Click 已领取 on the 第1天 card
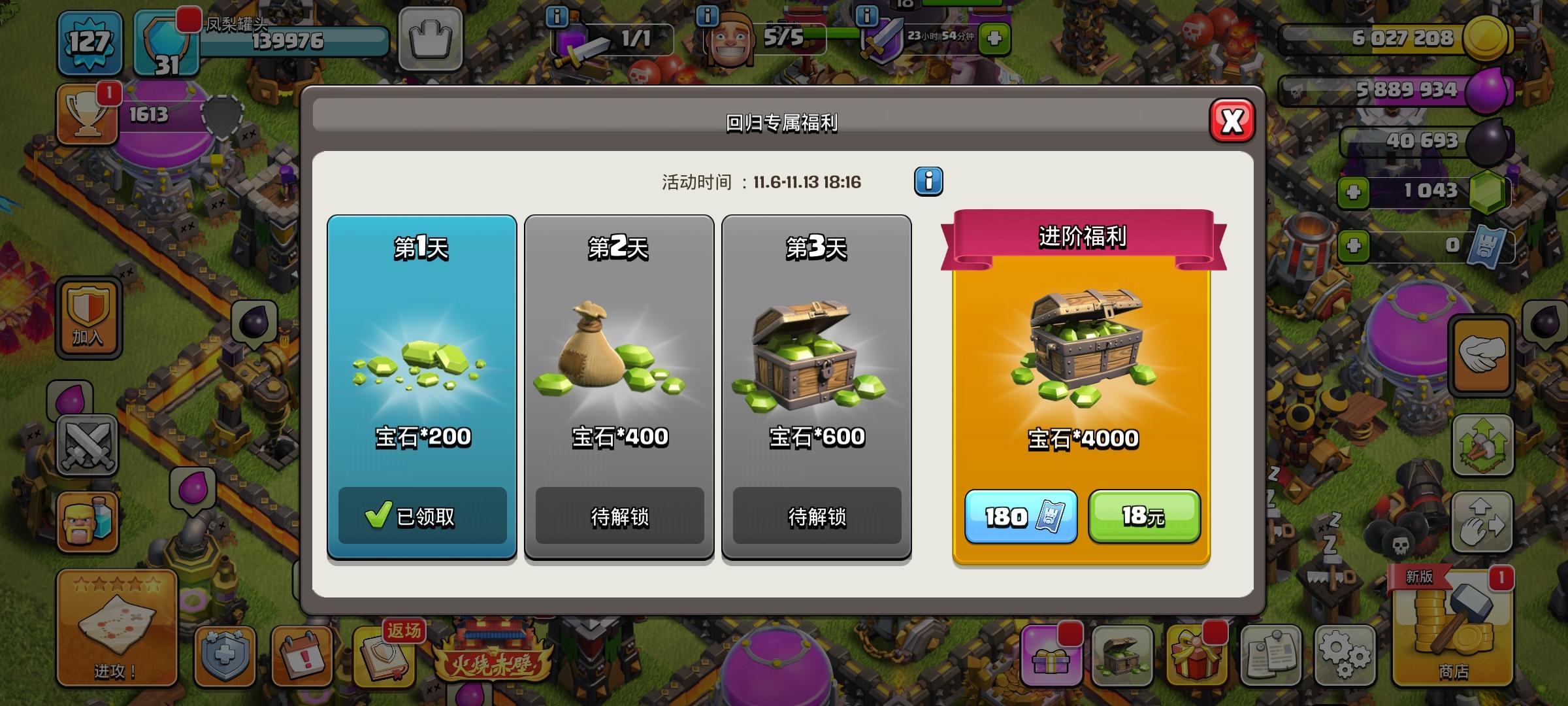 [x=421, y=516]
